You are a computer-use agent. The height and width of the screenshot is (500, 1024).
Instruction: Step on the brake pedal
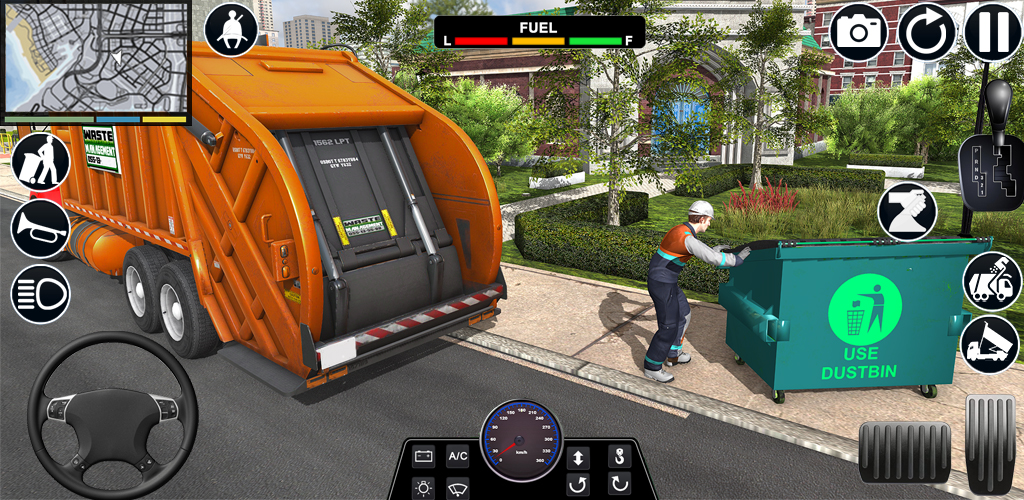point(904,452)
